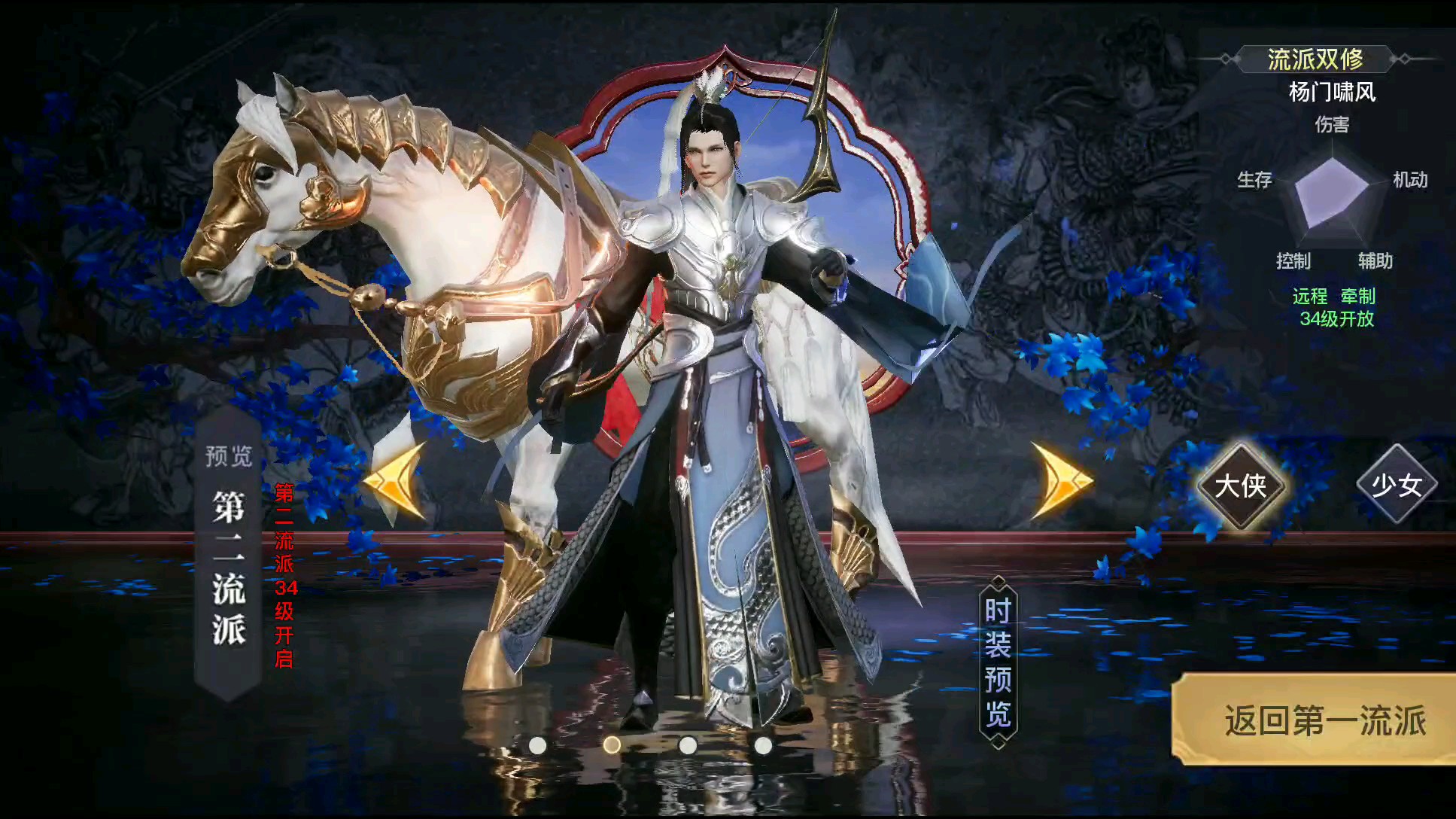The height and width of the screenshot is (819, 1456).
Task: Click the left golden arrow to switch school
Action: coord(394,477)
